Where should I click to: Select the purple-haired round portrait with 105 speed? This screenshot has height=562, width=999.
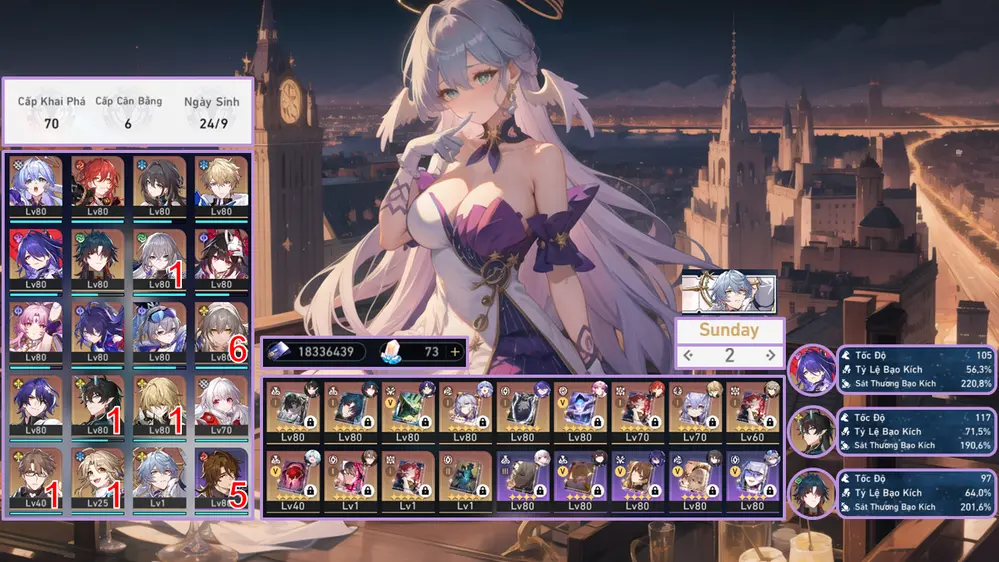coord(812,369)
